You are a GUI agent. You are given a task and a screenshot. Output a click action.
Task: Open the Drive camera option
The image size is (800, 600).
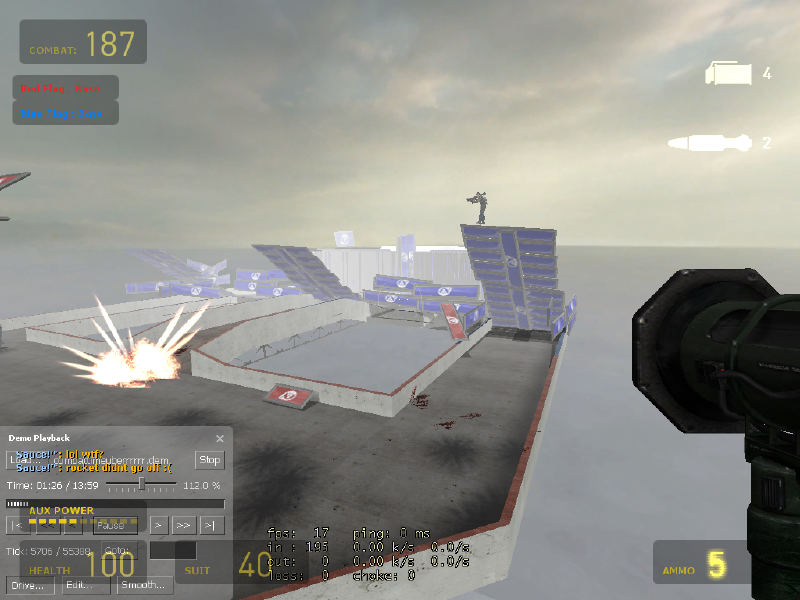click(30, 585)
